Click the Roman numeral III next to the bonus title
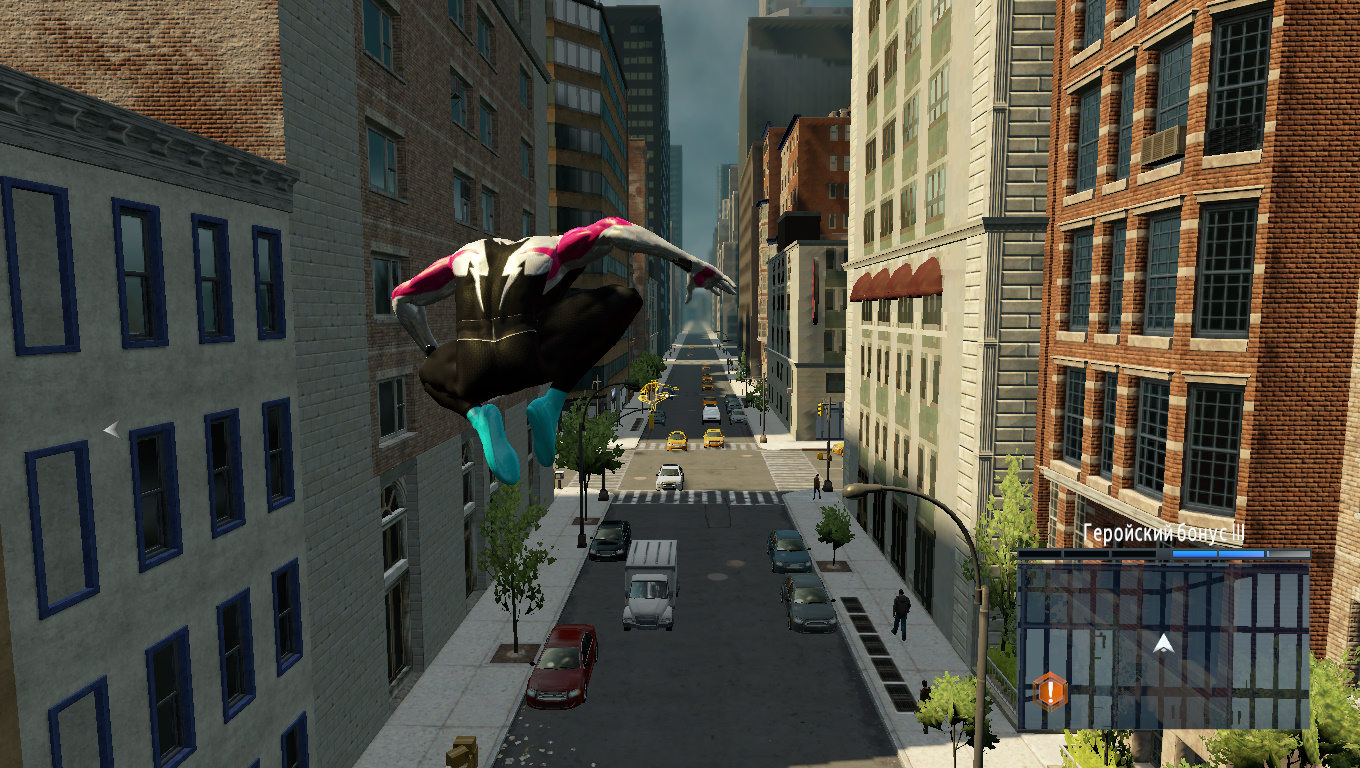Screen dimensions: 1360x768 click(1237, 534)
